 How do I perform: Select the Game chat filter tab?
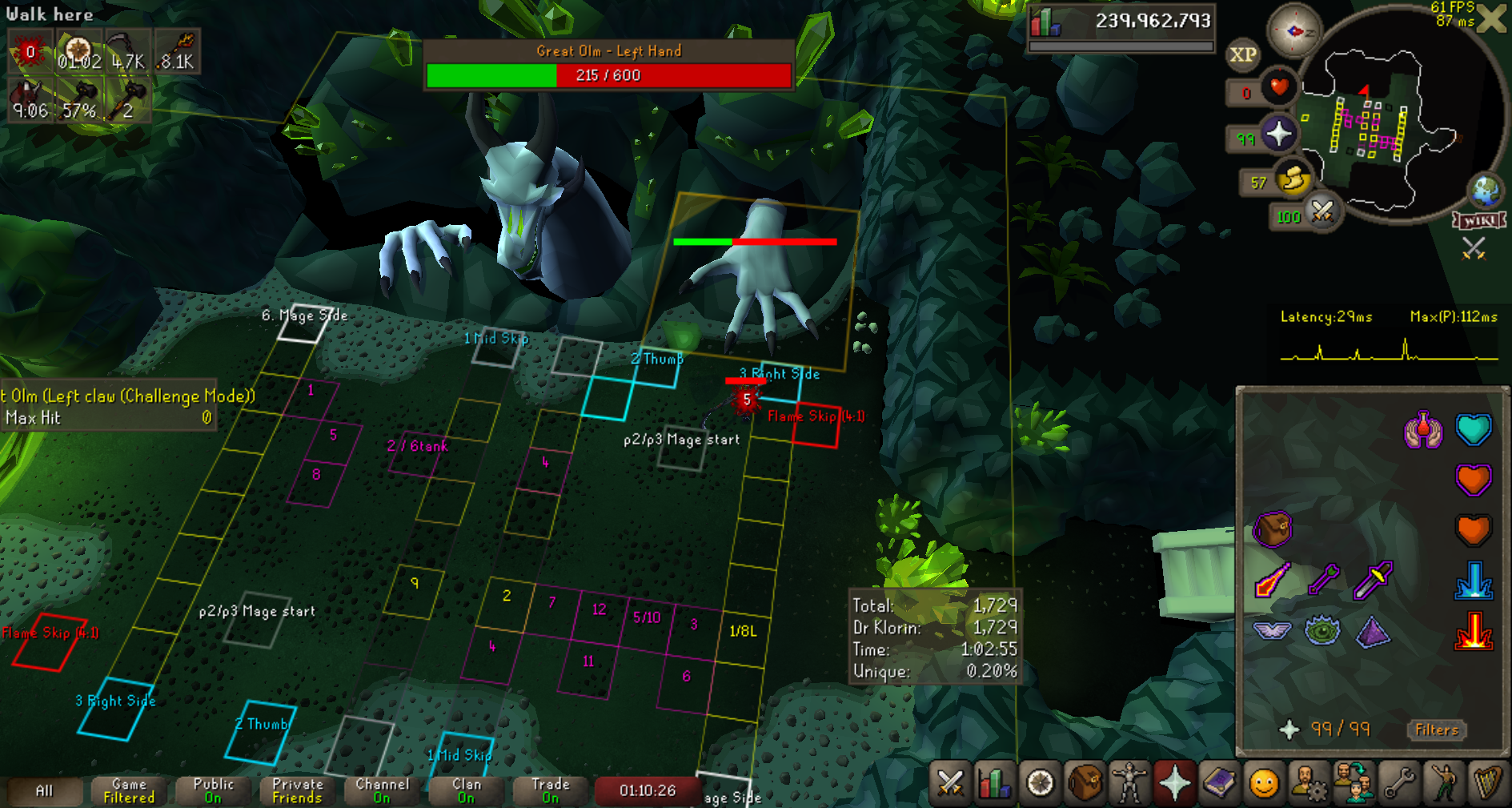129,790
